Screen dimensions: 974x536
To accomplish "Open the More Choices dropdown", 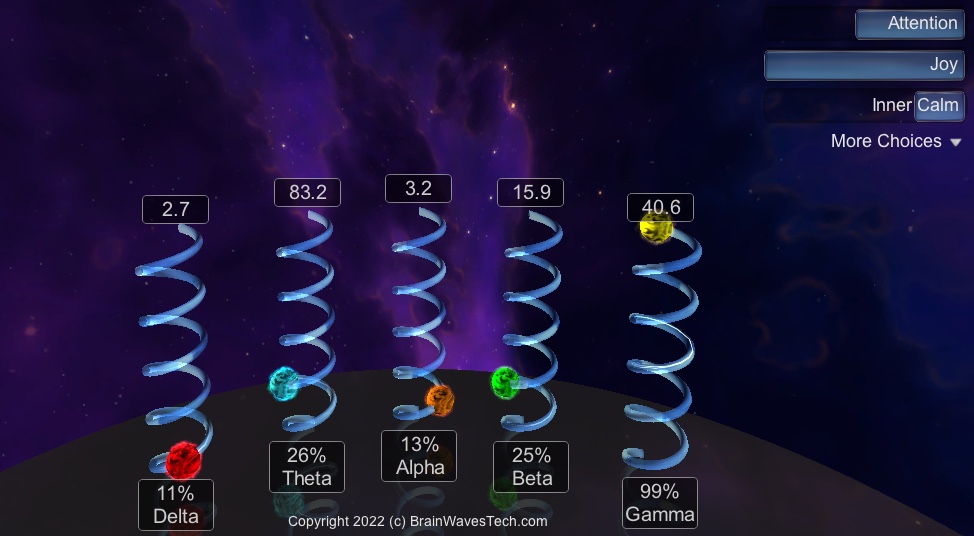I will (x=895, y=142).
